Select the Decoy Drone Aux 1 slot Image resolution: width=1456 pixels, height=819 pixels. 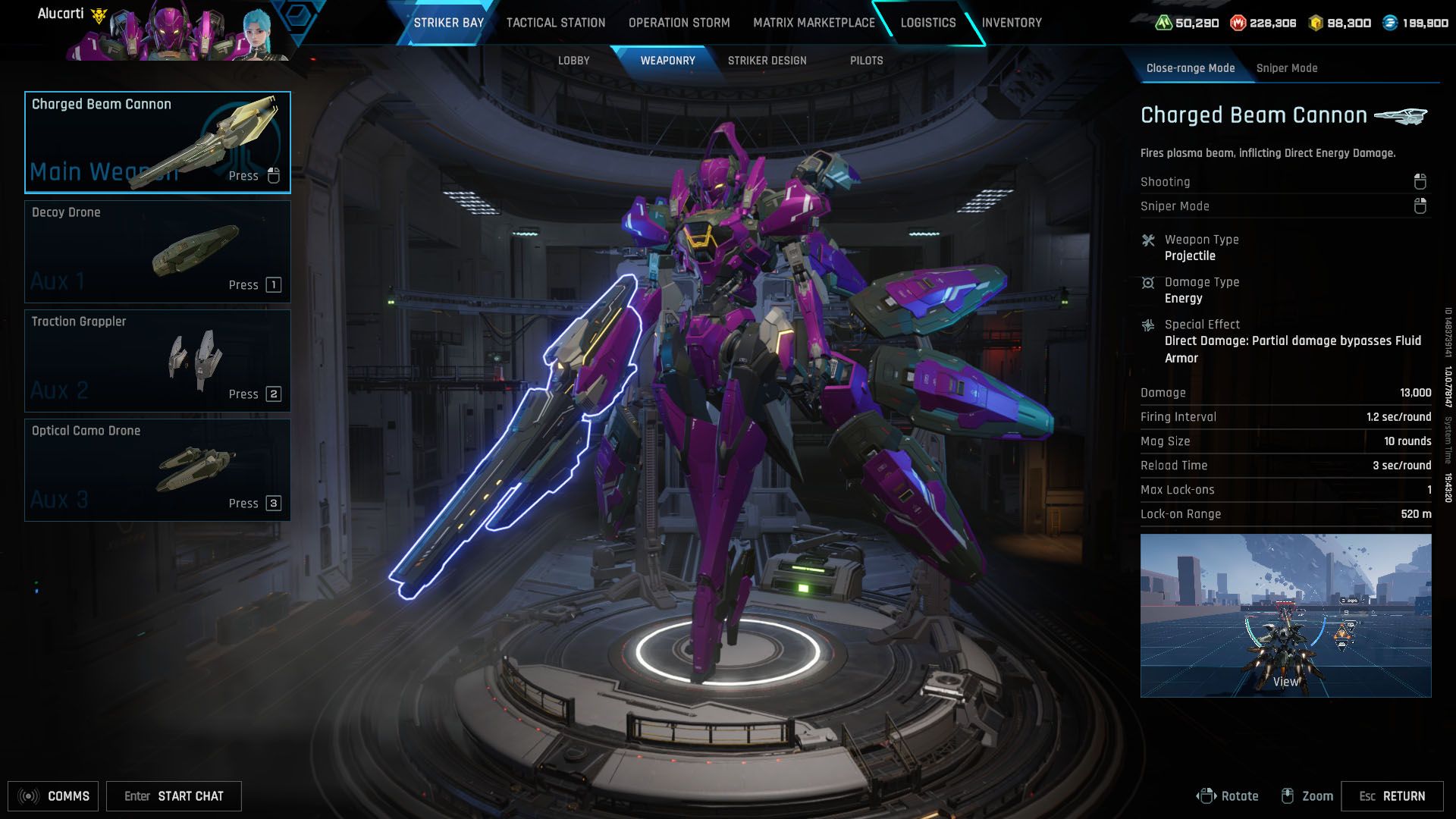click(x=157, y=251)
